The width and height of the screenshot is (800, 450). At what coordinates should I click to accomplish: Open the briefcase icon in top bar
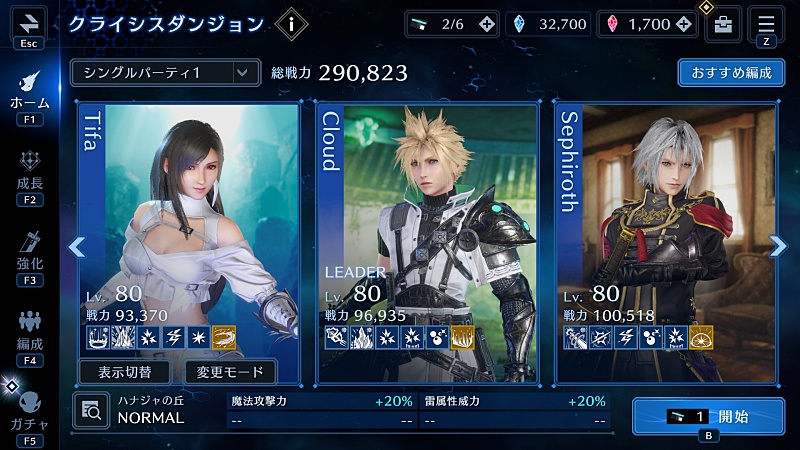(x=723, y=25)
